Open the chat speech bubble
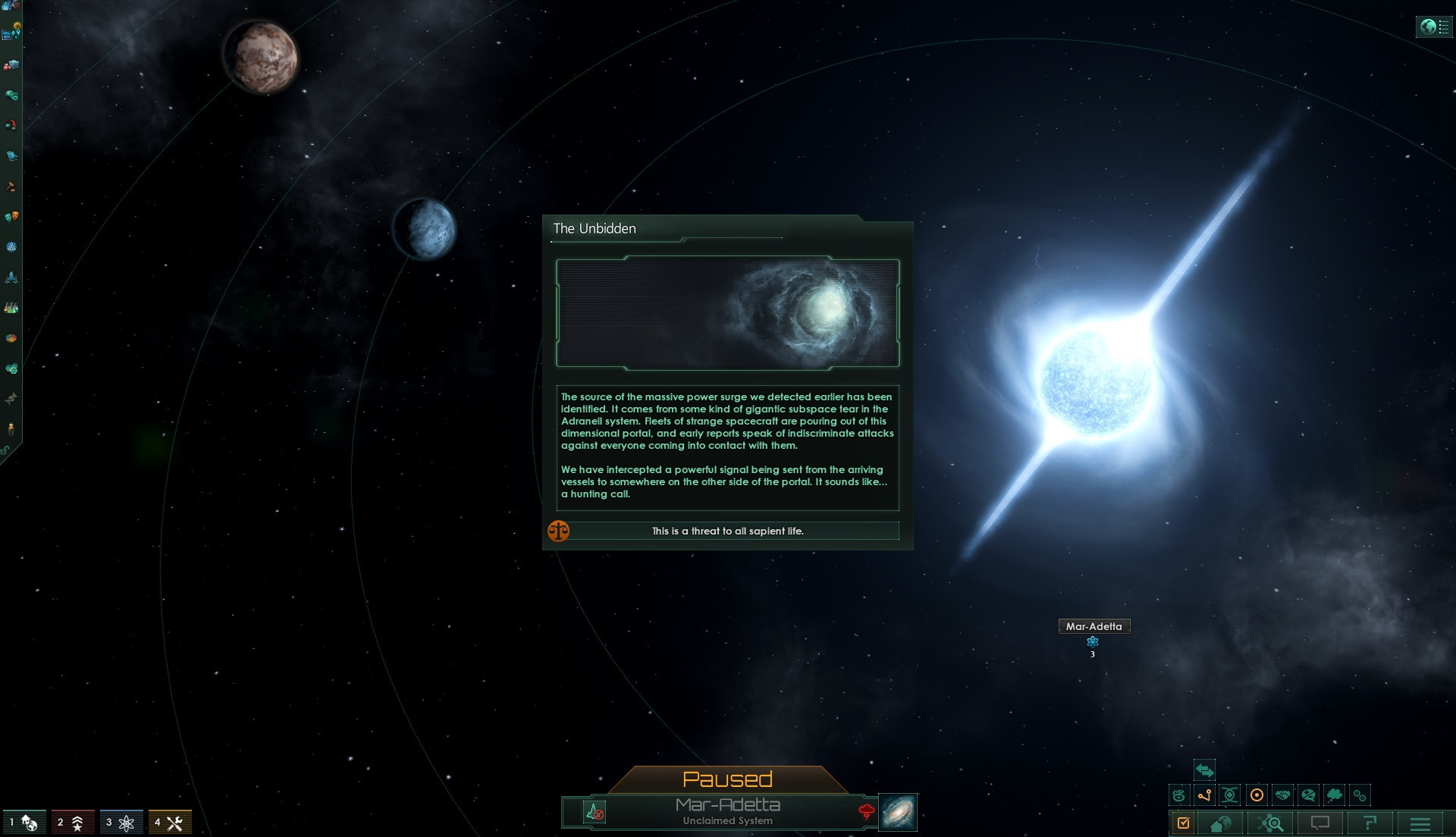Screen dimensions: 1456x837 (1320, 823)
